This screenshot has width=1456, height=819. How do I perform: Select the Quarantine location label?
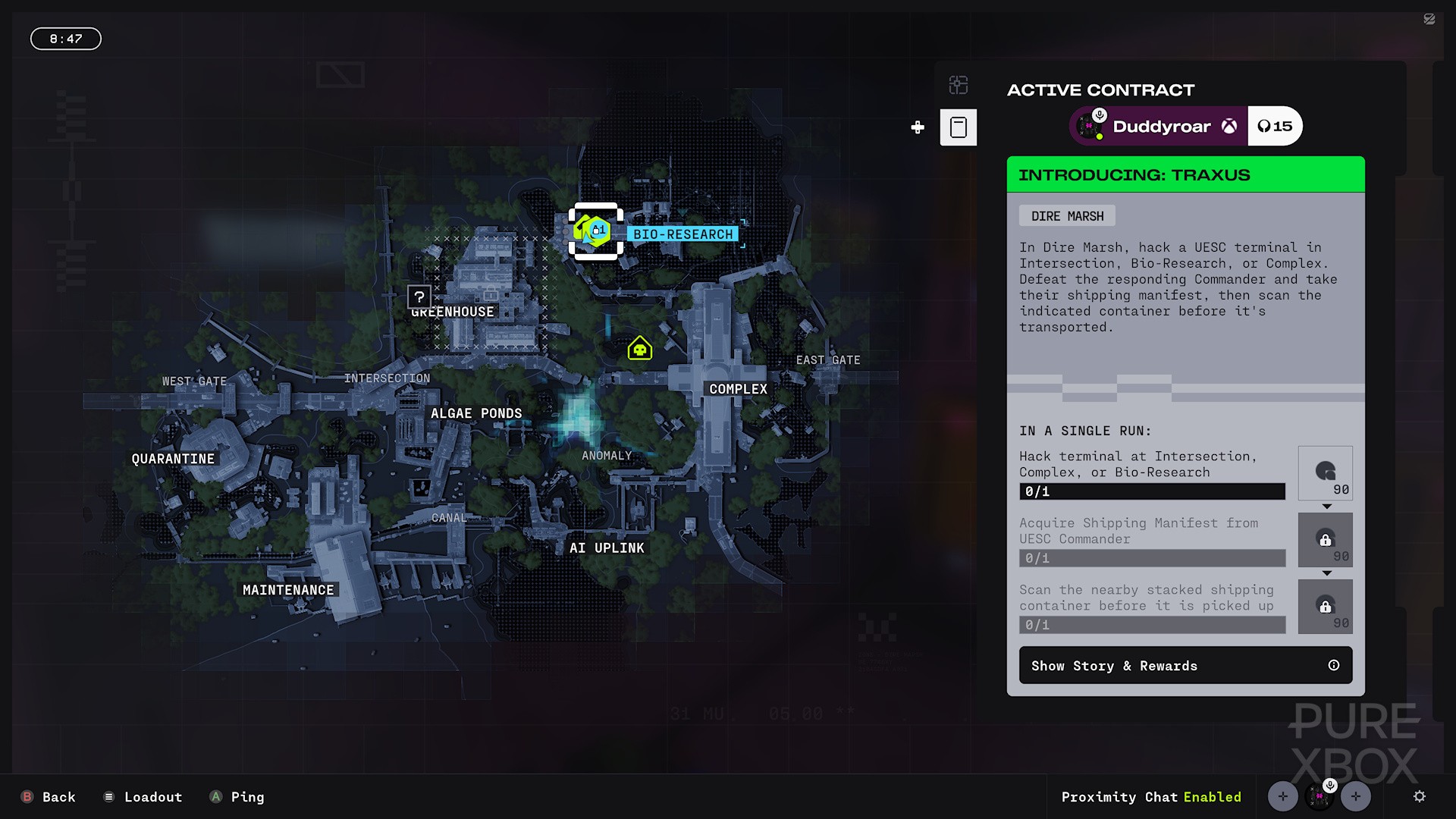[173, 459]
